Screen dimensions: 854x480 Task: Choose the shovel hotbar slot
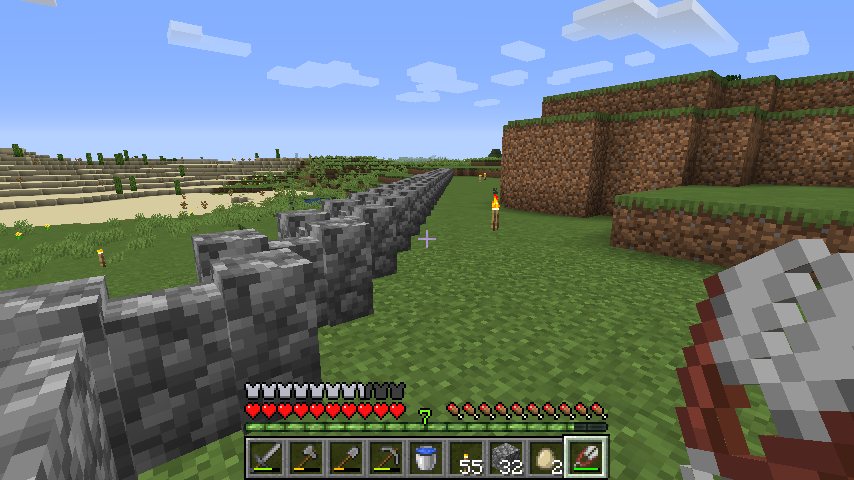[346, 458]
